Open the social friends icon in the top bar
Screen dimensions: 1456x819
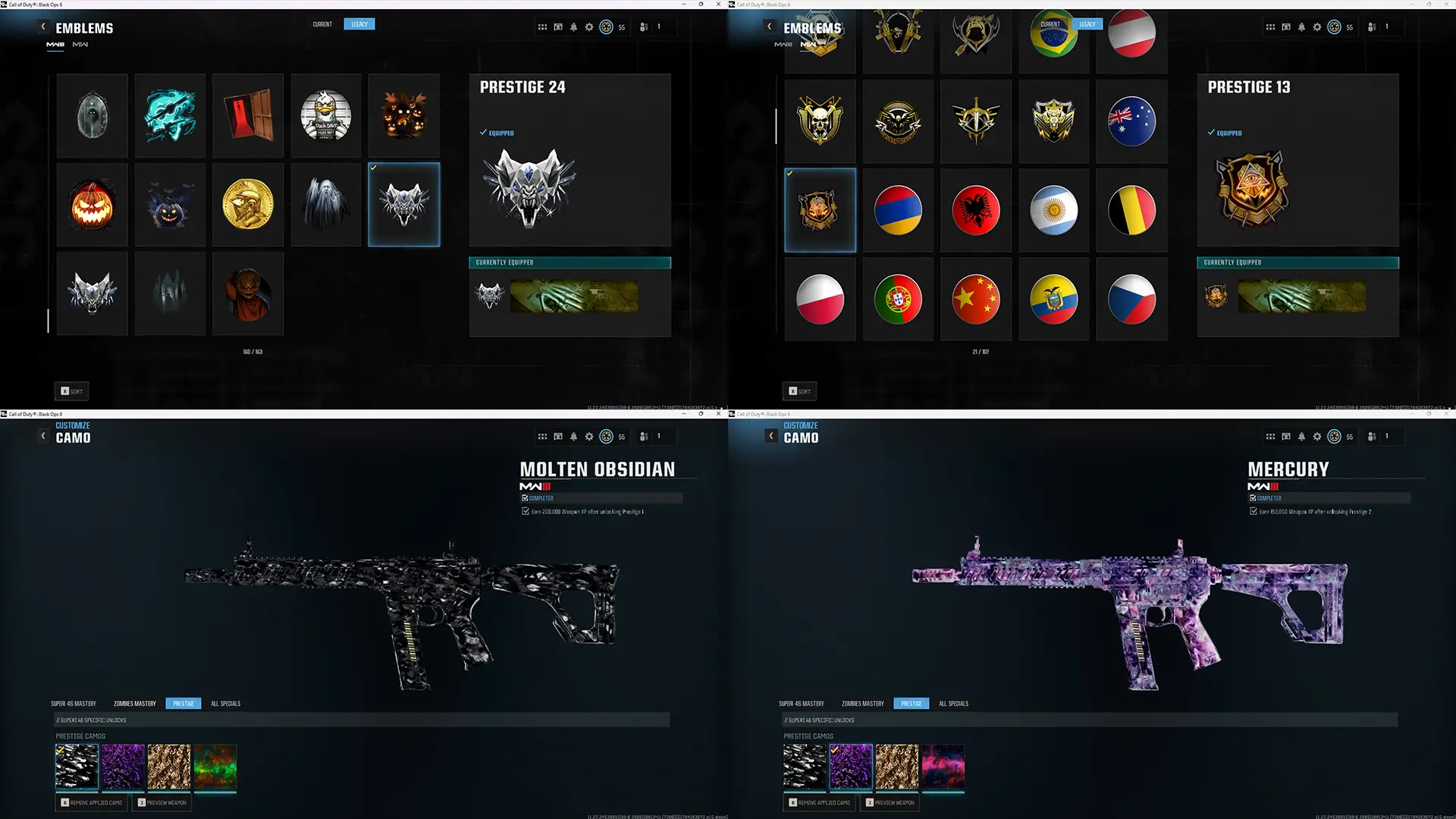pyautogui.click(x=642, y=27)
